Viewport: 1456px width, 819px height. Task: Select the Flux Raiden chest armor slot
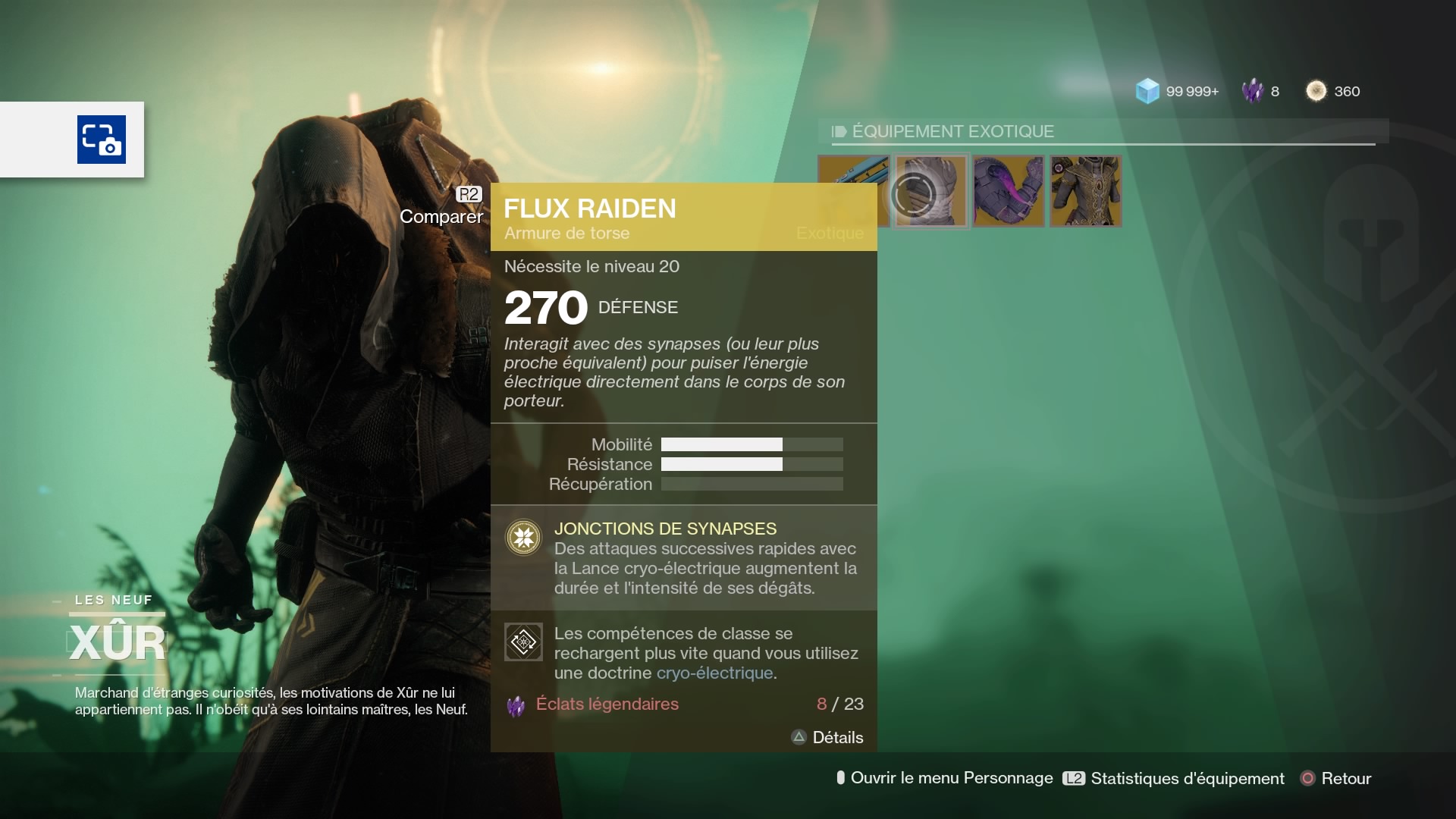(931, 191)
